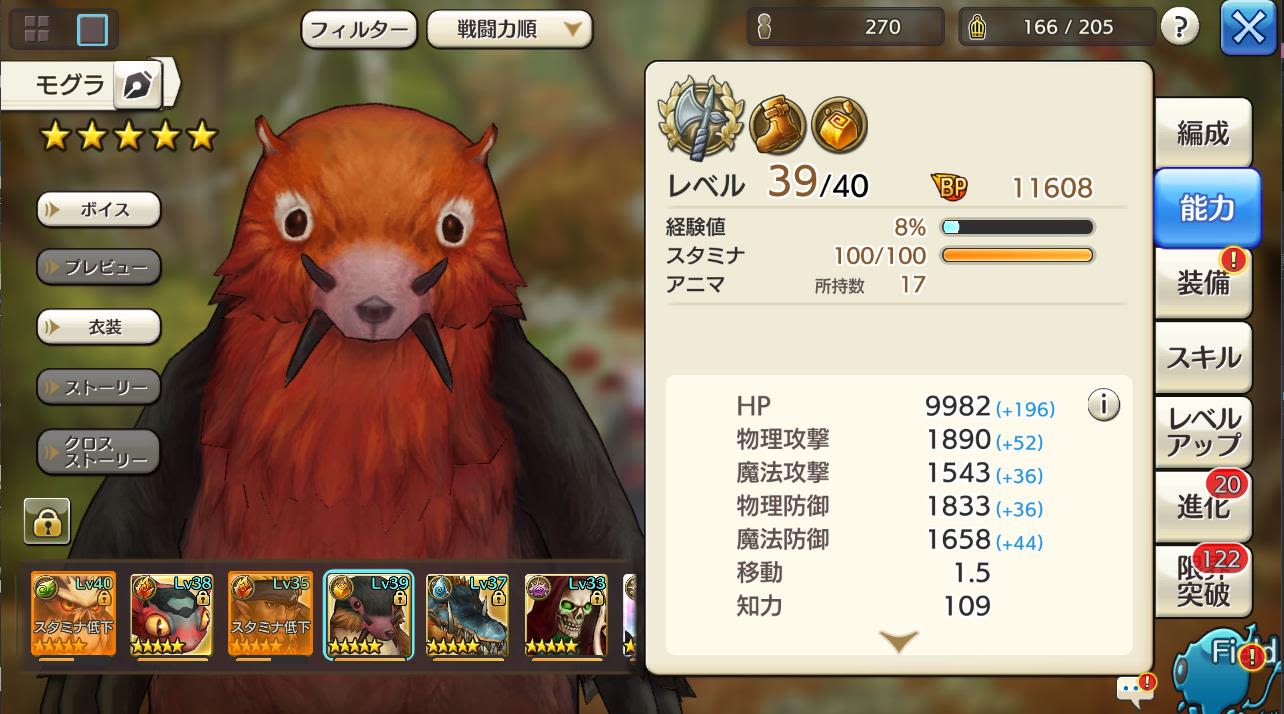Open the 衣装 costume button
Screen dimensions: 1284x714
point(99,327)
